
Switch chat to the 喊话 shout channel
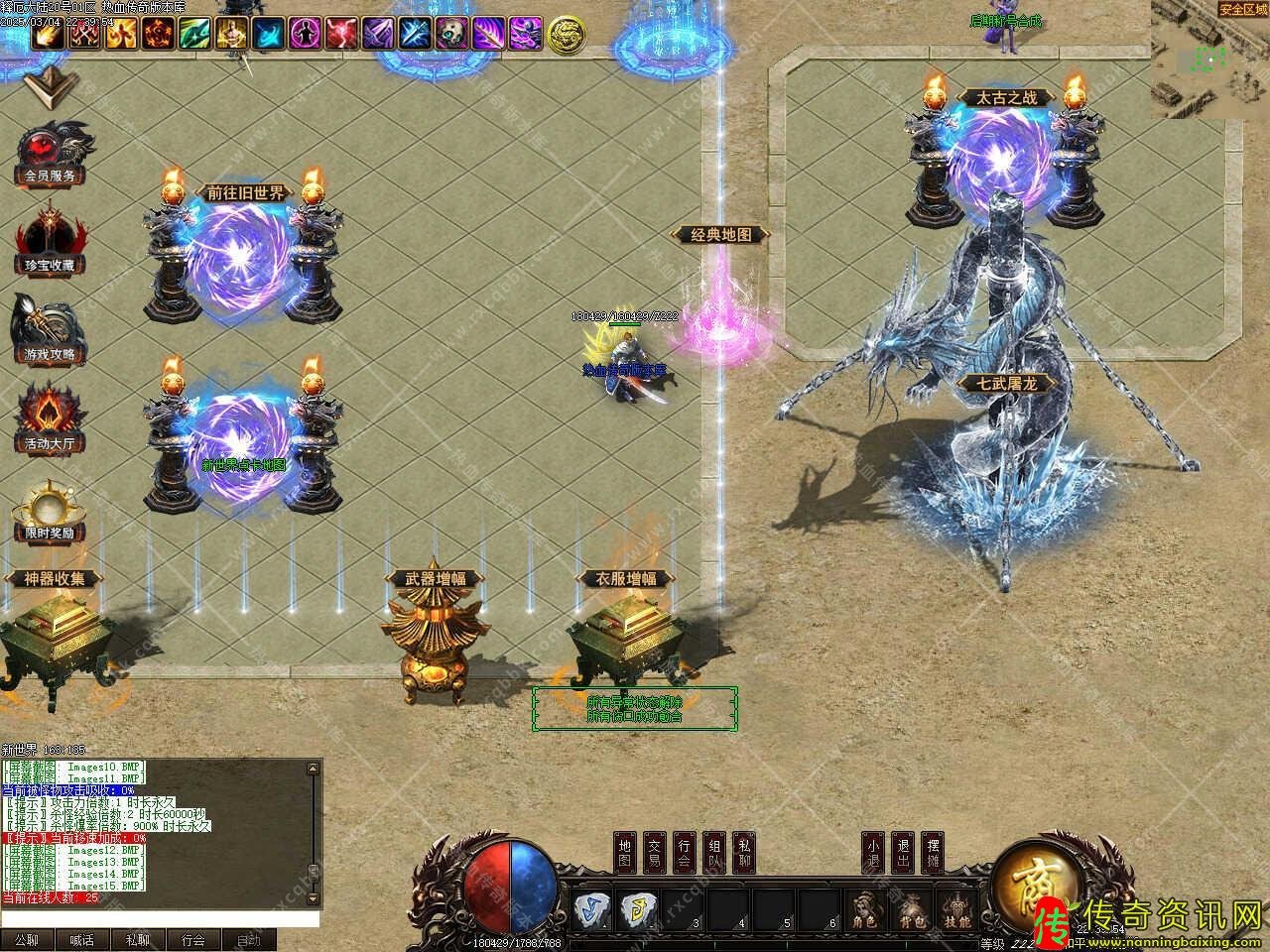82,940
